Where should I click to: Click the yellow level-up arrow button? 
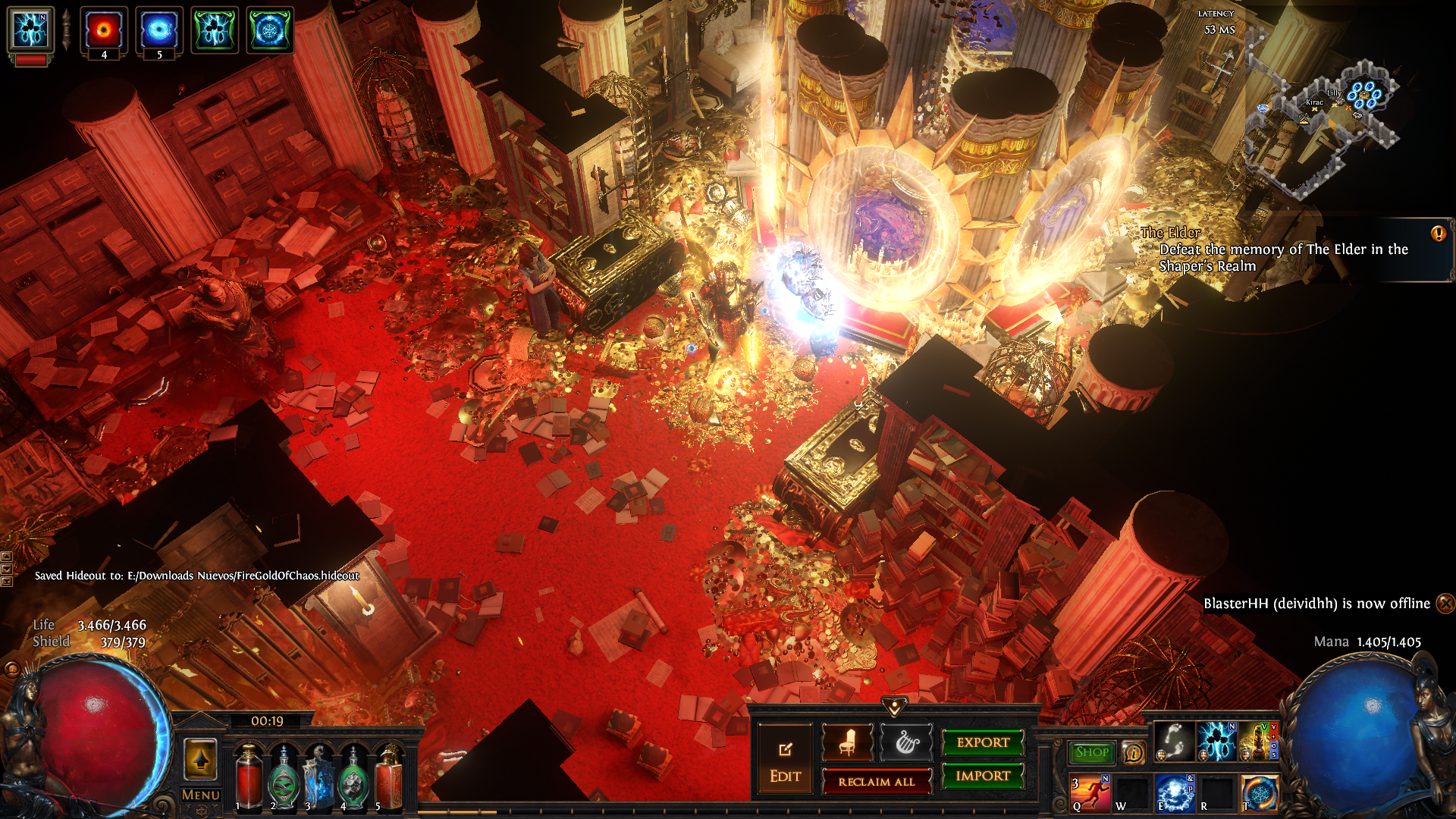point(200,758)
